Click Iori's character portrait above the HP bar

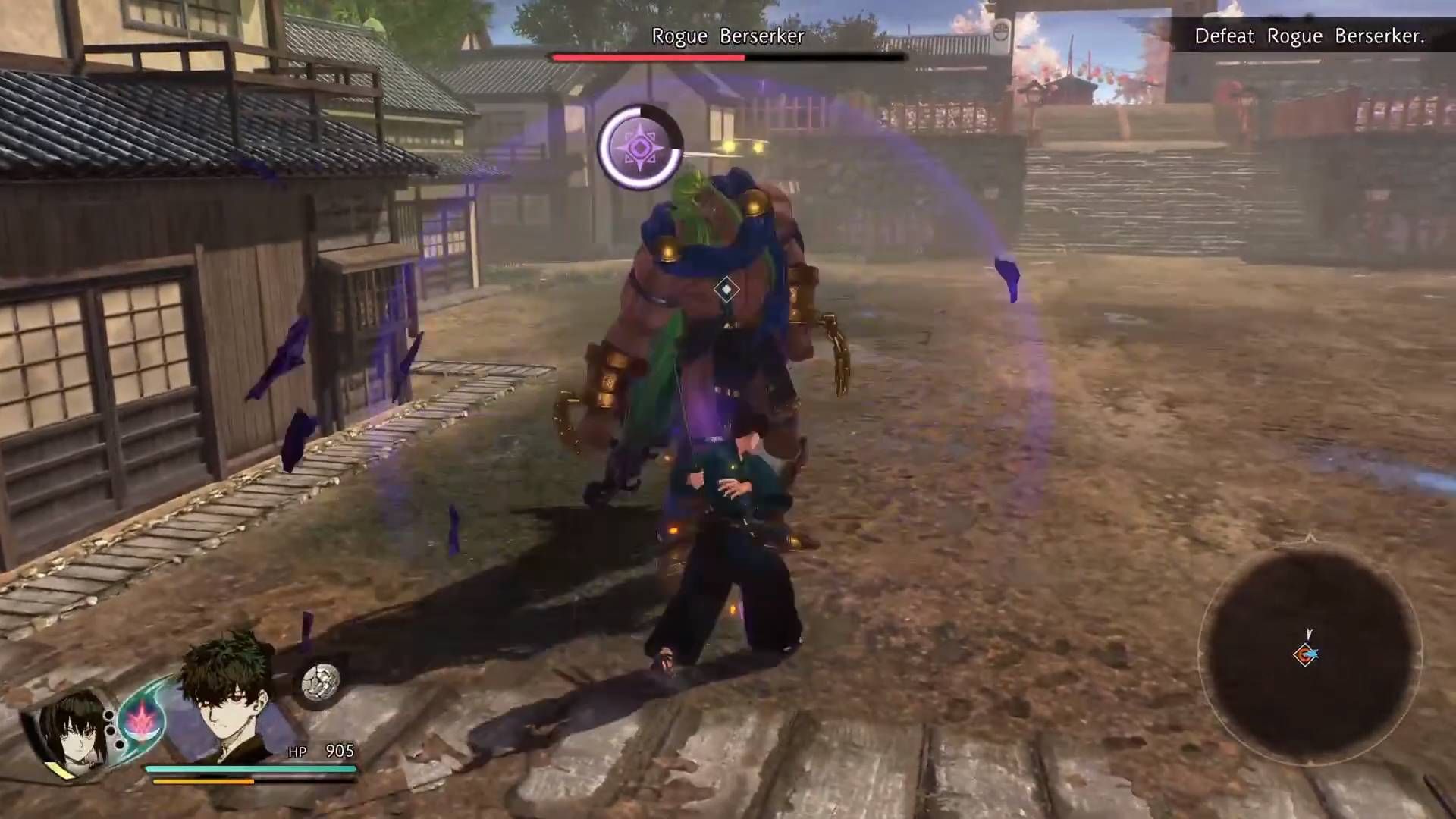223,702
